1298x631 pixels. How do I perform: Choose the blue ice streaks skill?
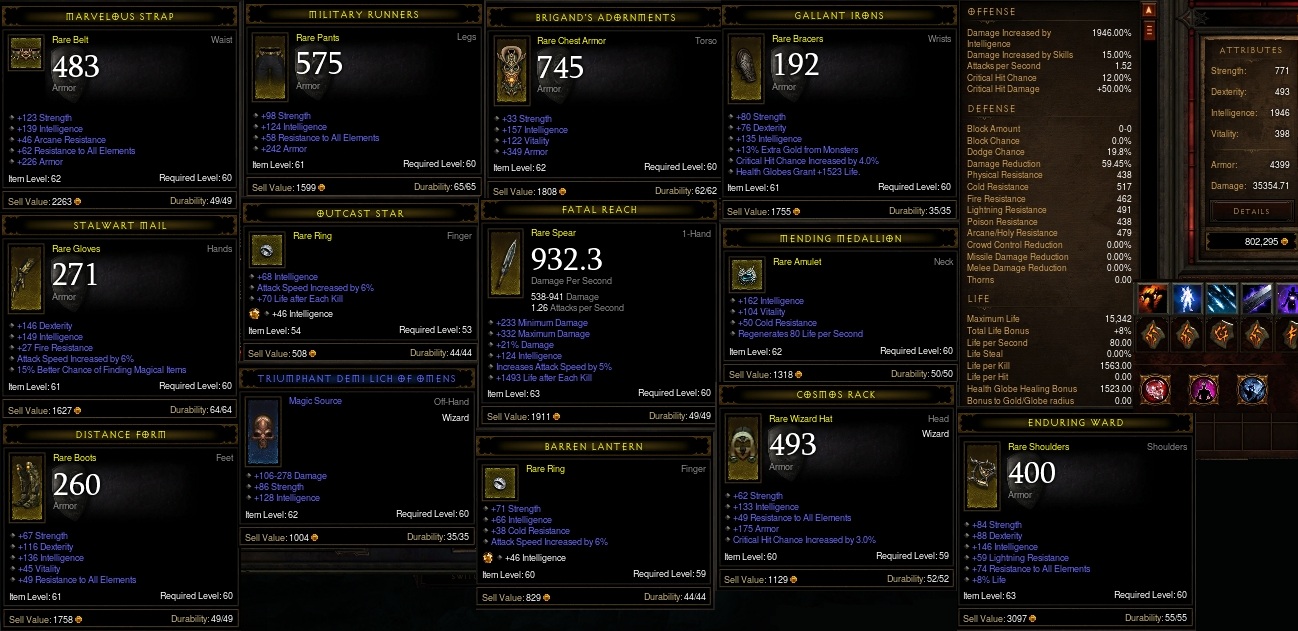[1223, 298]
